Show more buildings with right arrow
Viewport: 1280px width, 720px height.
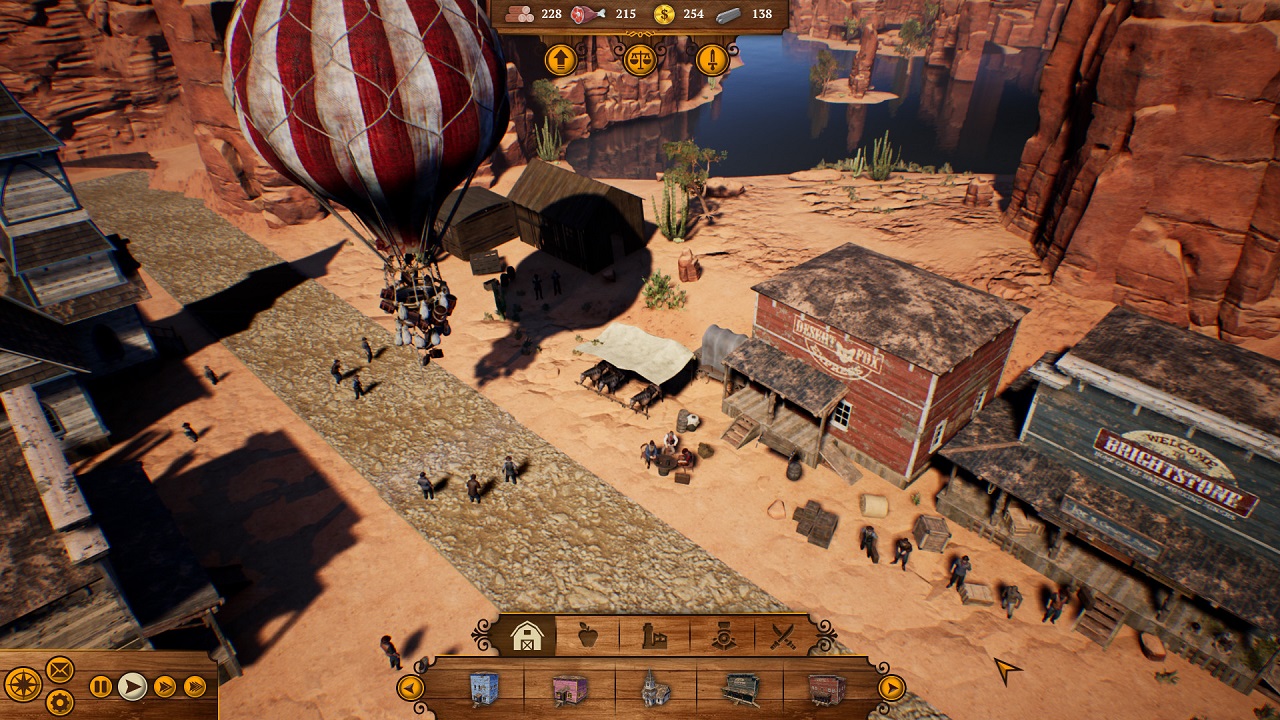coord(891,688)
